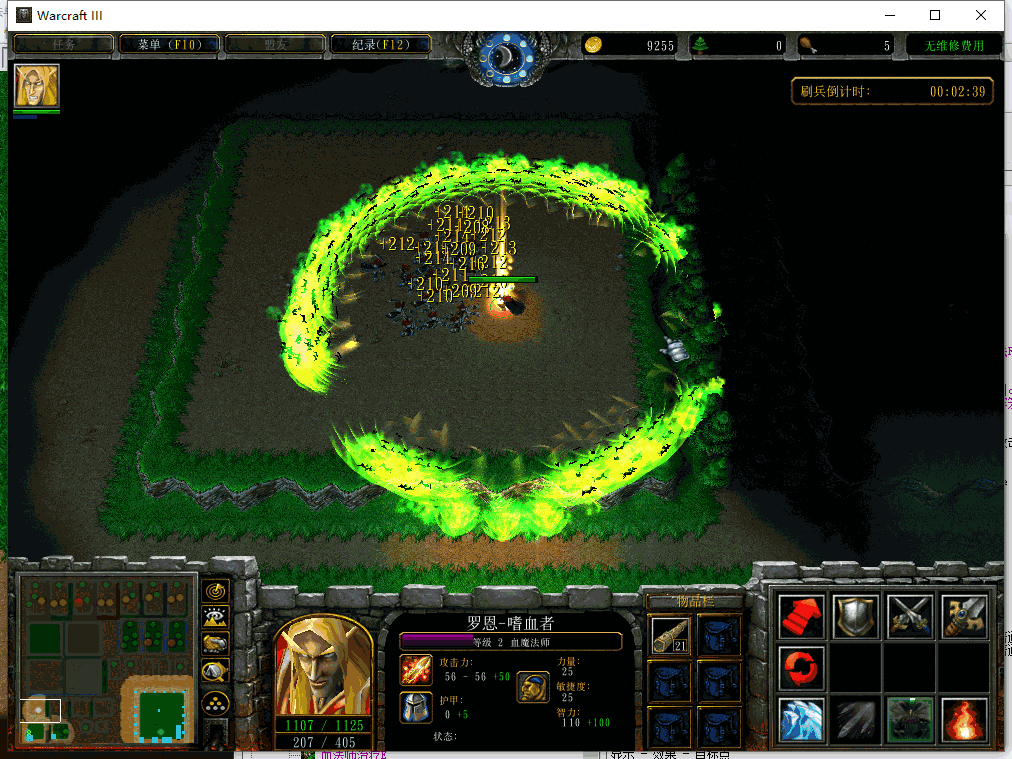The height and width of the screenshot is (759, 1012).
Task: Open the 纪录 (F12) message log
Action: (381, 44)
